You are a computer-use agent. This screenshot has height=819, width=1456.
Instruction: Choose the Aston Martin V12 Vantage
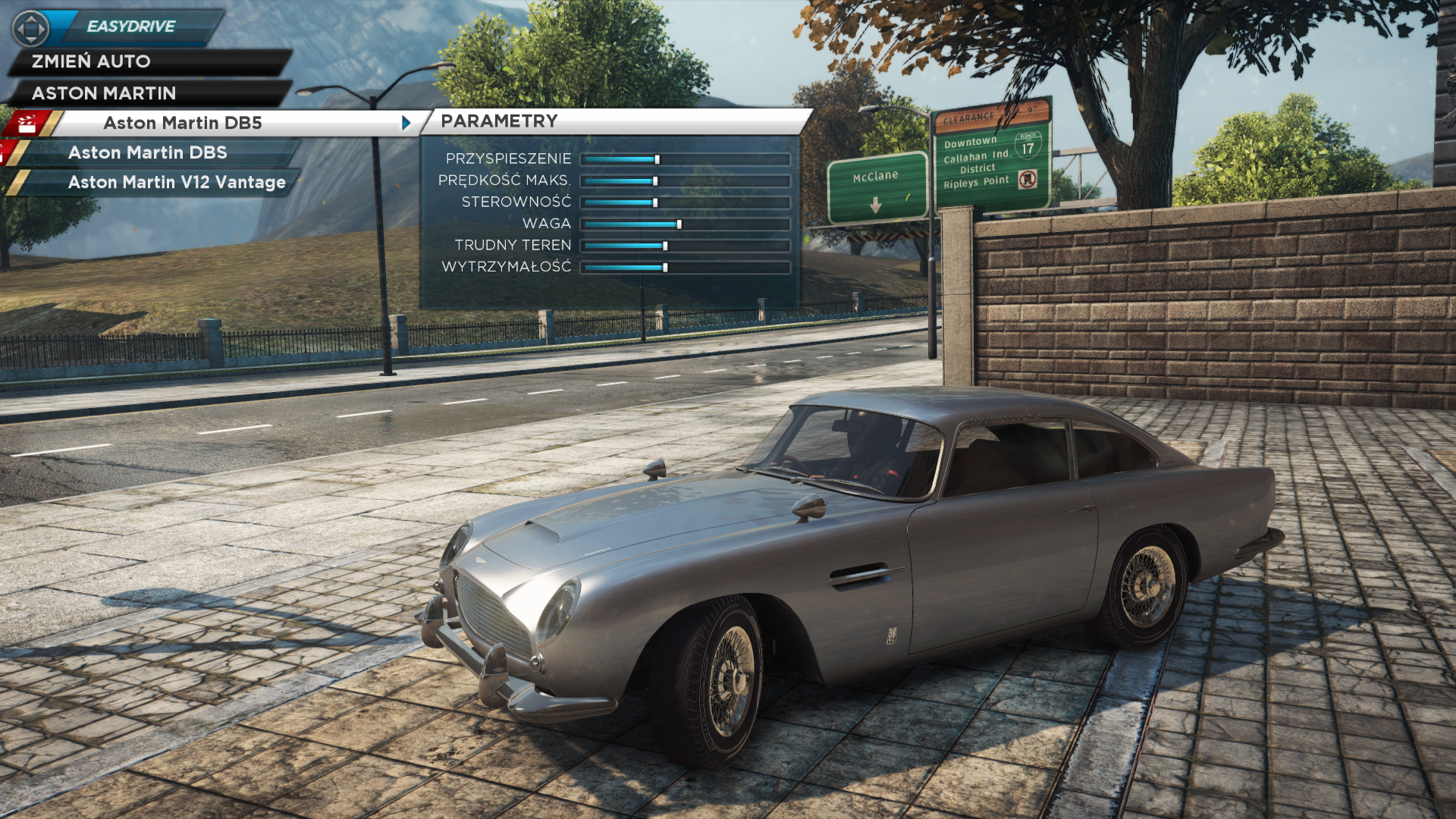click(x=177, y=182)
